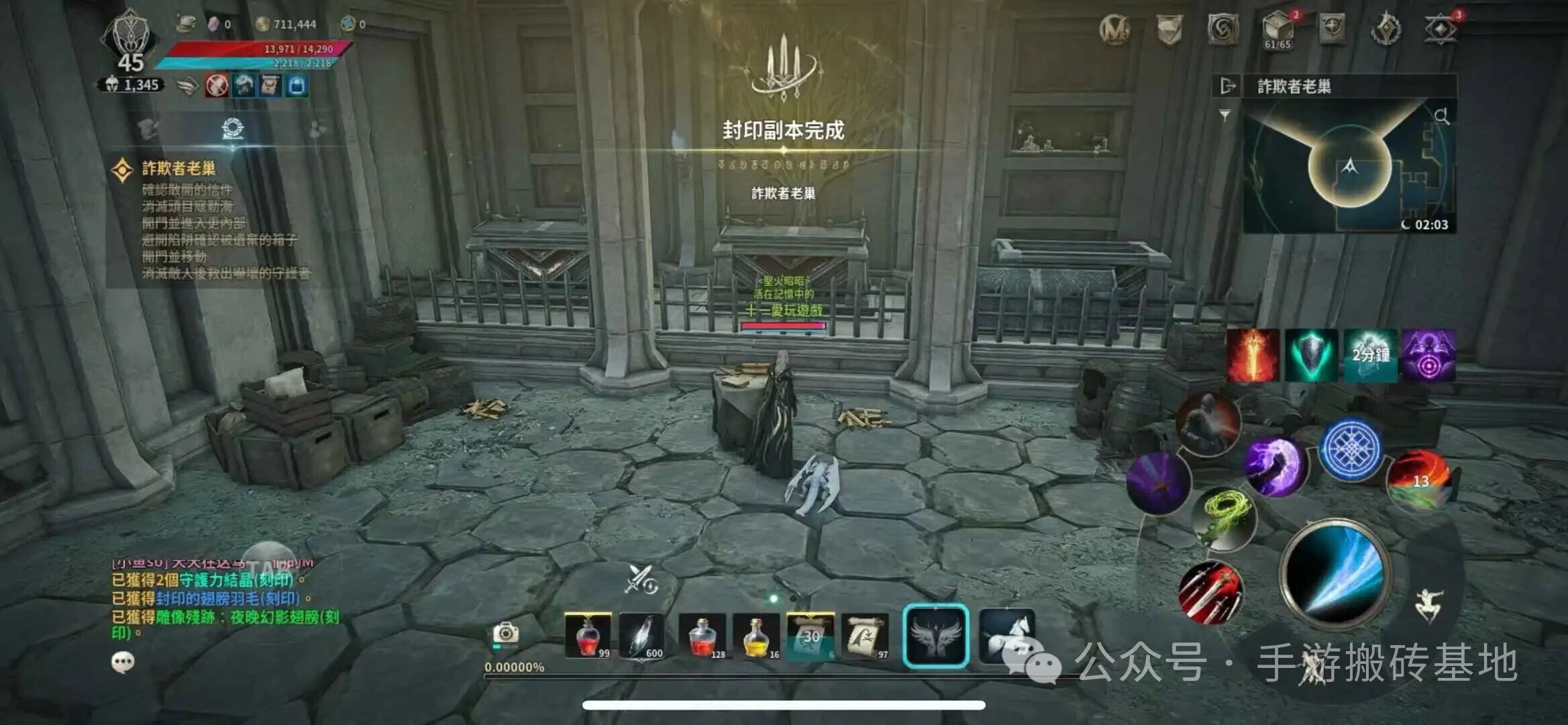This screenshot has width=1568, height=725.
Task: Toggle the minimap filter funnel
Action: pyautogui.click(x=1225, y=115)
